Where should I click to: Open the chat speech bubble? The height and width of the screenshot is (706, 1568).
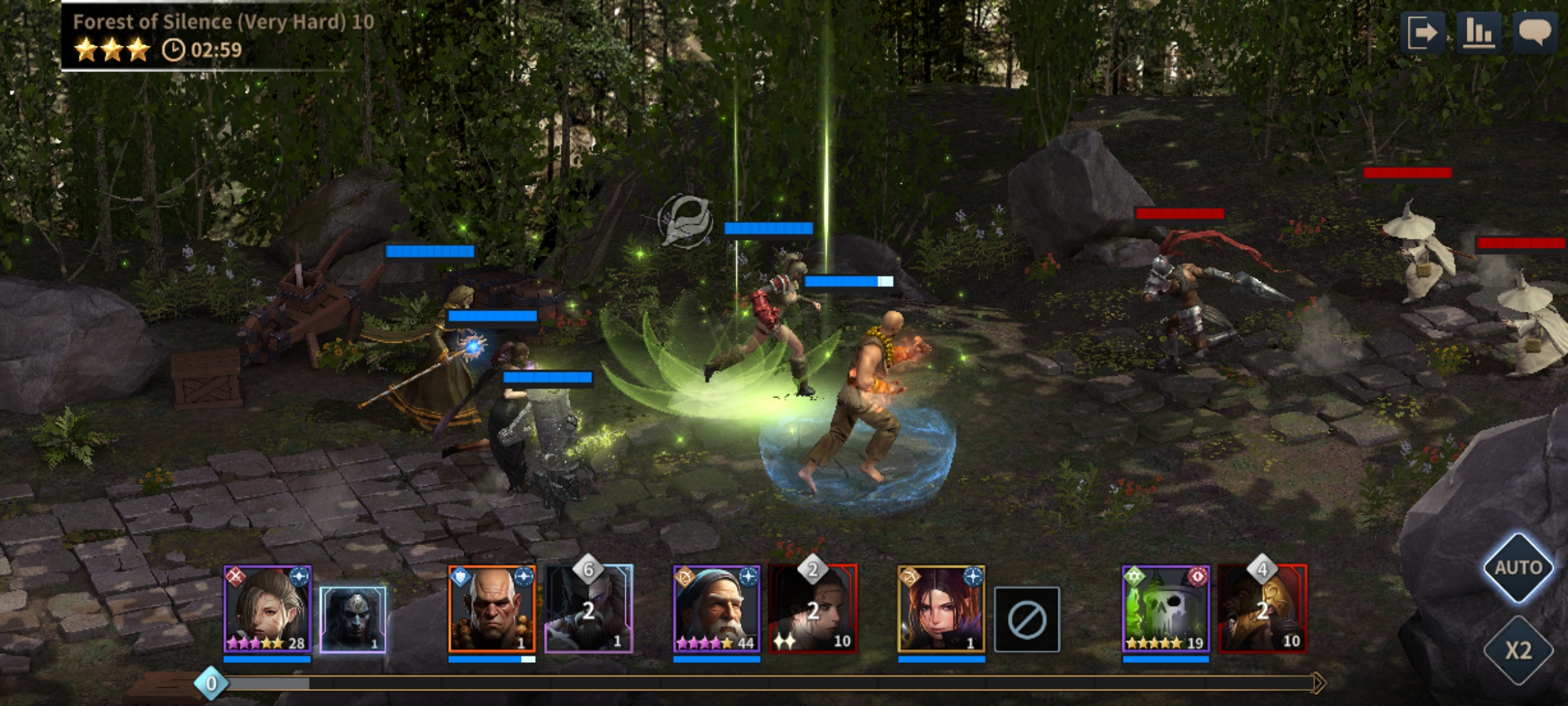coord(1535,32)
